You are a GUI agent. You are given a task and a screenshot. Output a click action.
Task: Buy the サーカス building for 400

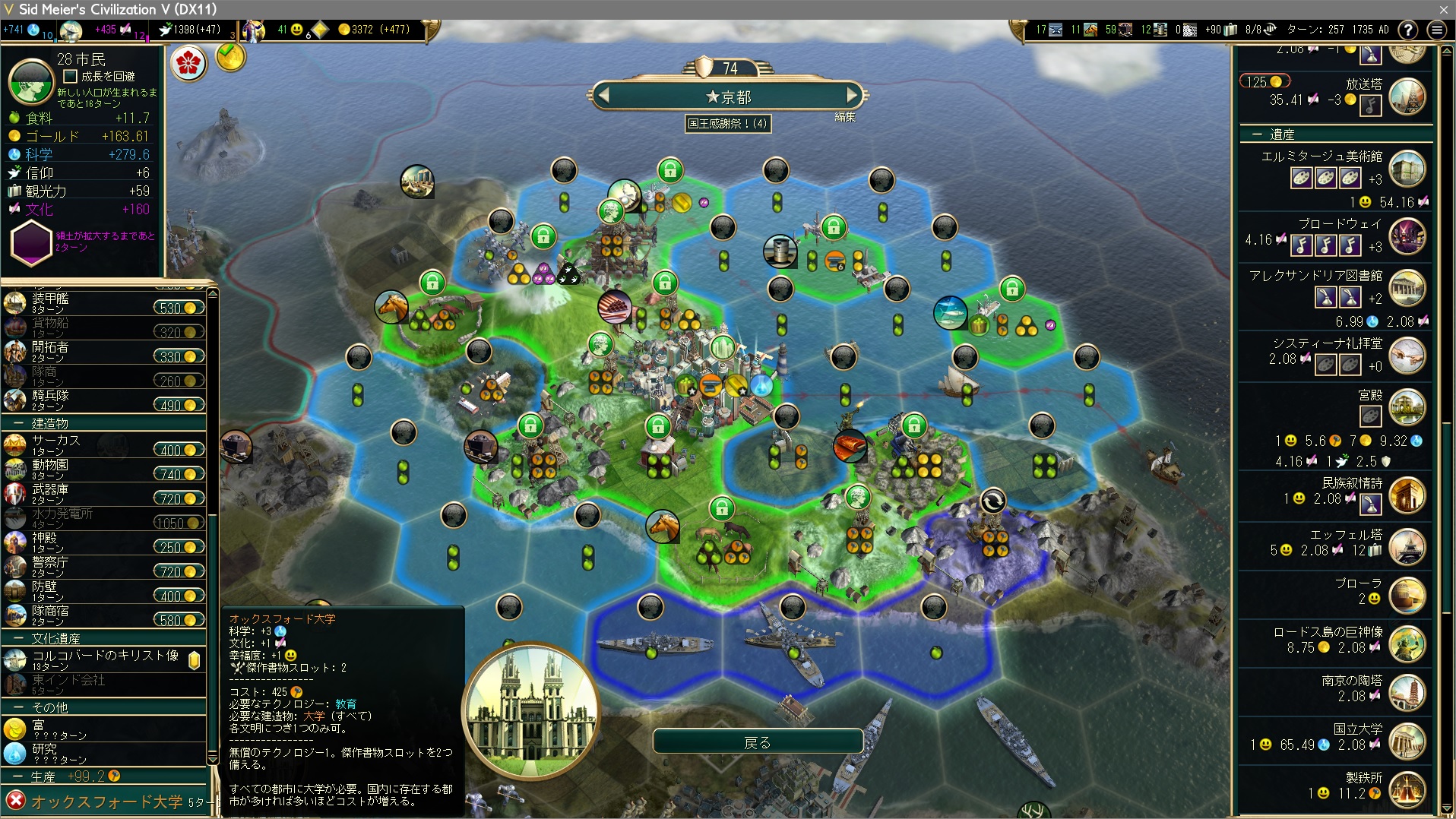click(x=179, y=450)
